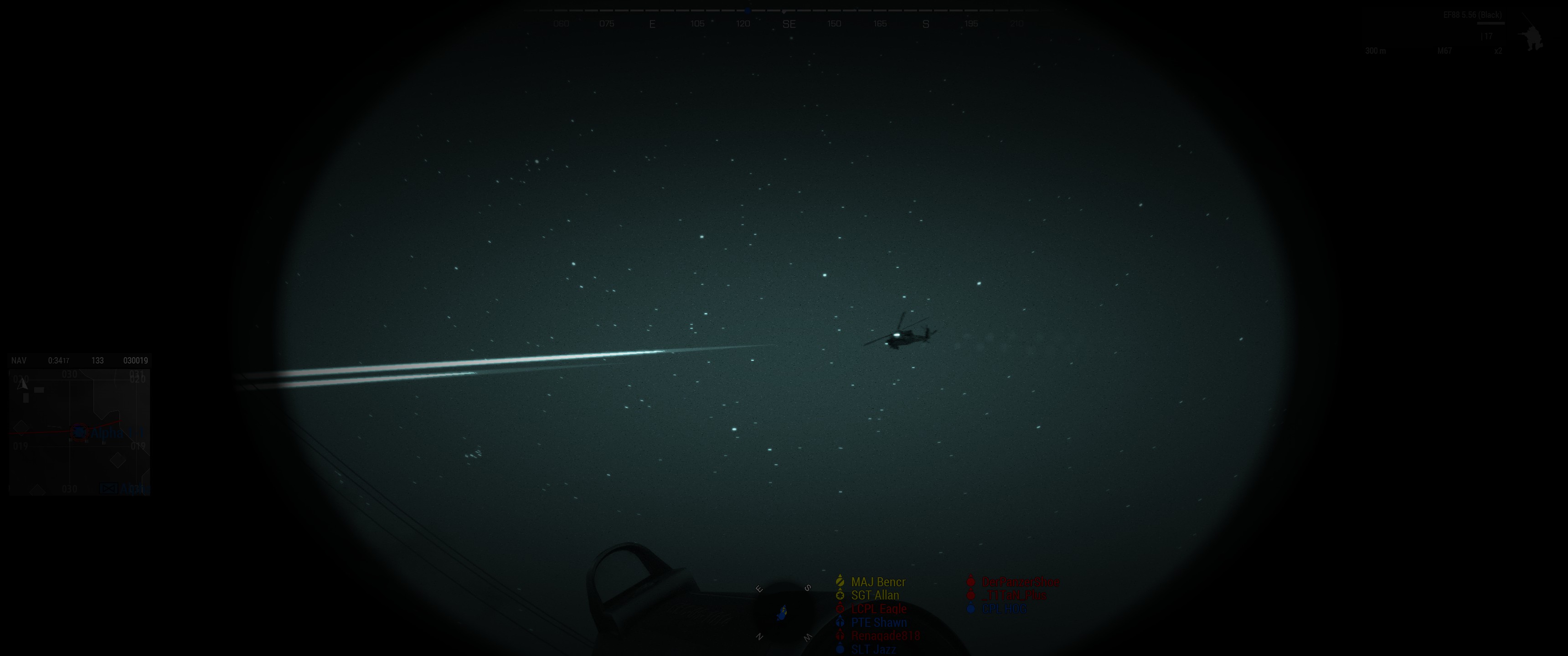Click the Alpha objective envelope icon on the minimap

tap(108, 489)
